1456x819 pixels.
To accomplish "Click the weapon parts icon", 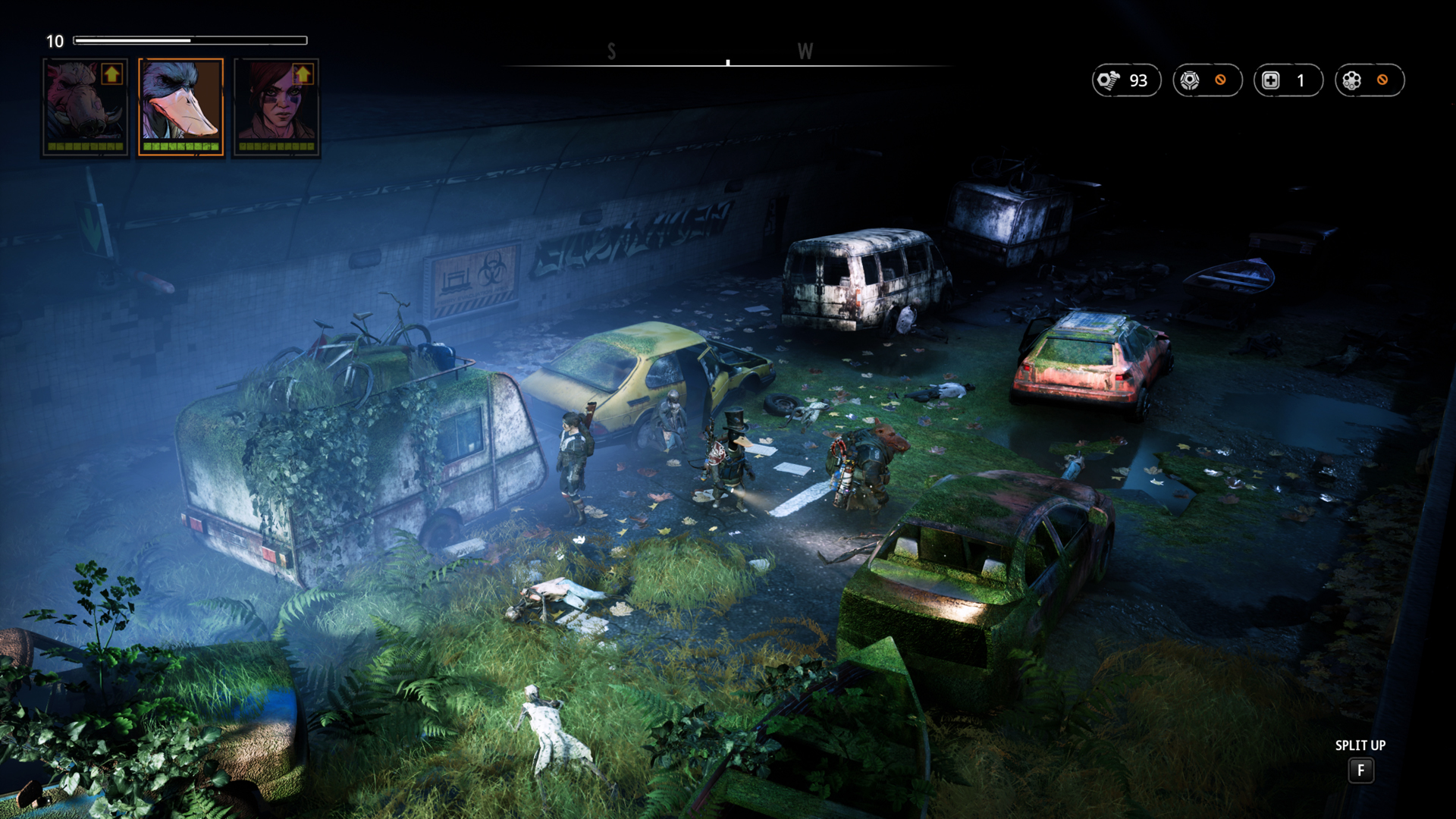I will pos(1191,80).
